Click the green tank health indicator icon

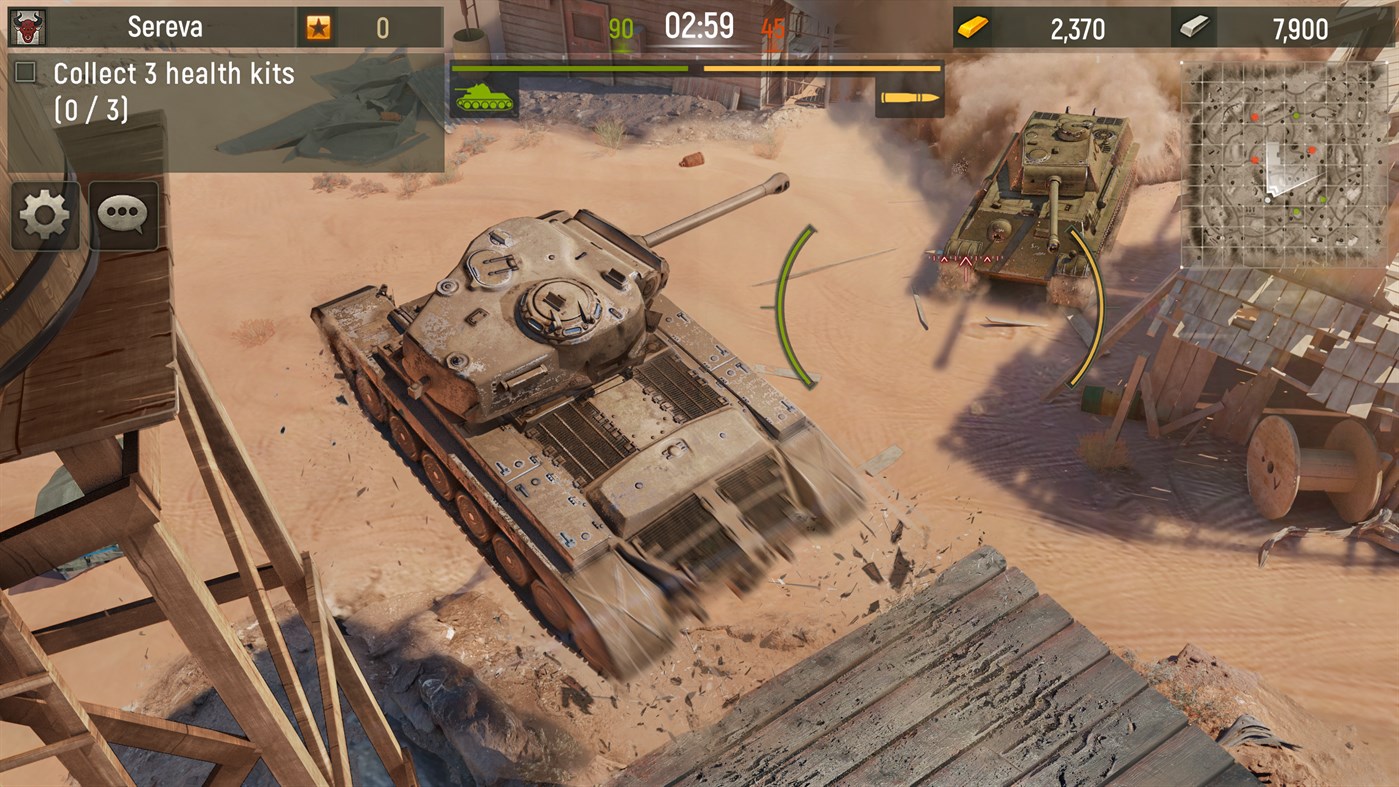[x=483, y=98]
